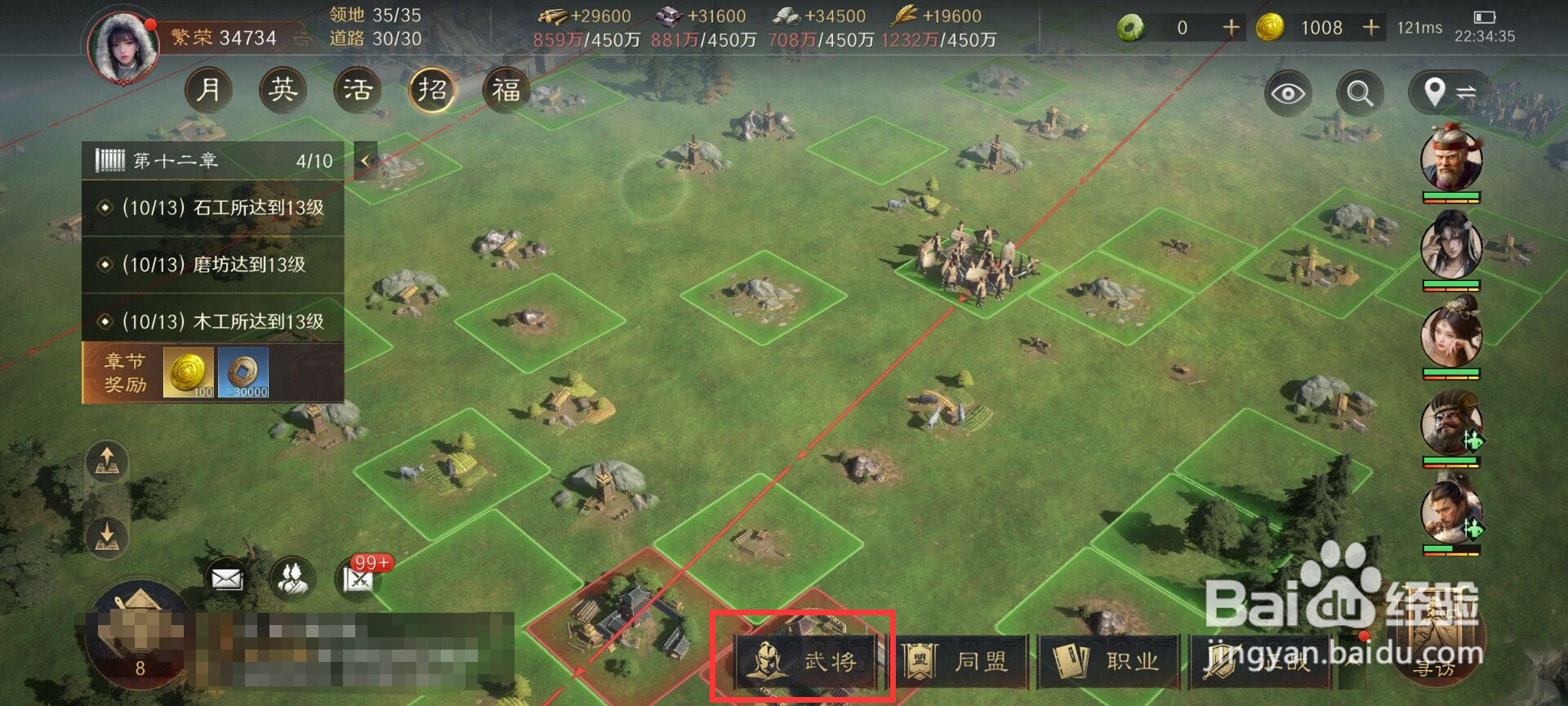Collapse the 第十二章 quest panel arrow
This screenshot has width=1568, height=706.
tap(365, 159)
